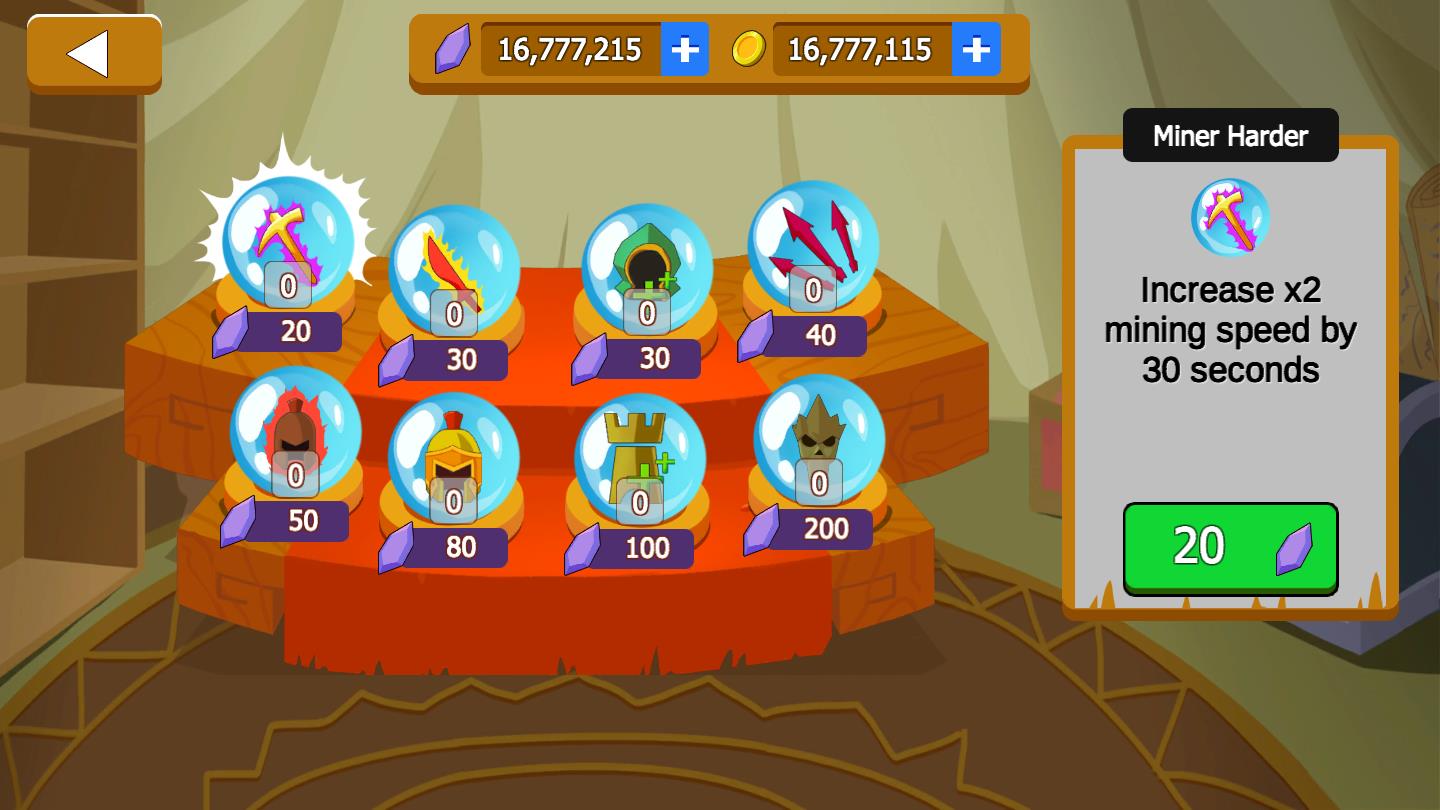Buy Miner Harder with the green 20 button
Screen dimensions: 1440x810
[1230, 548]
